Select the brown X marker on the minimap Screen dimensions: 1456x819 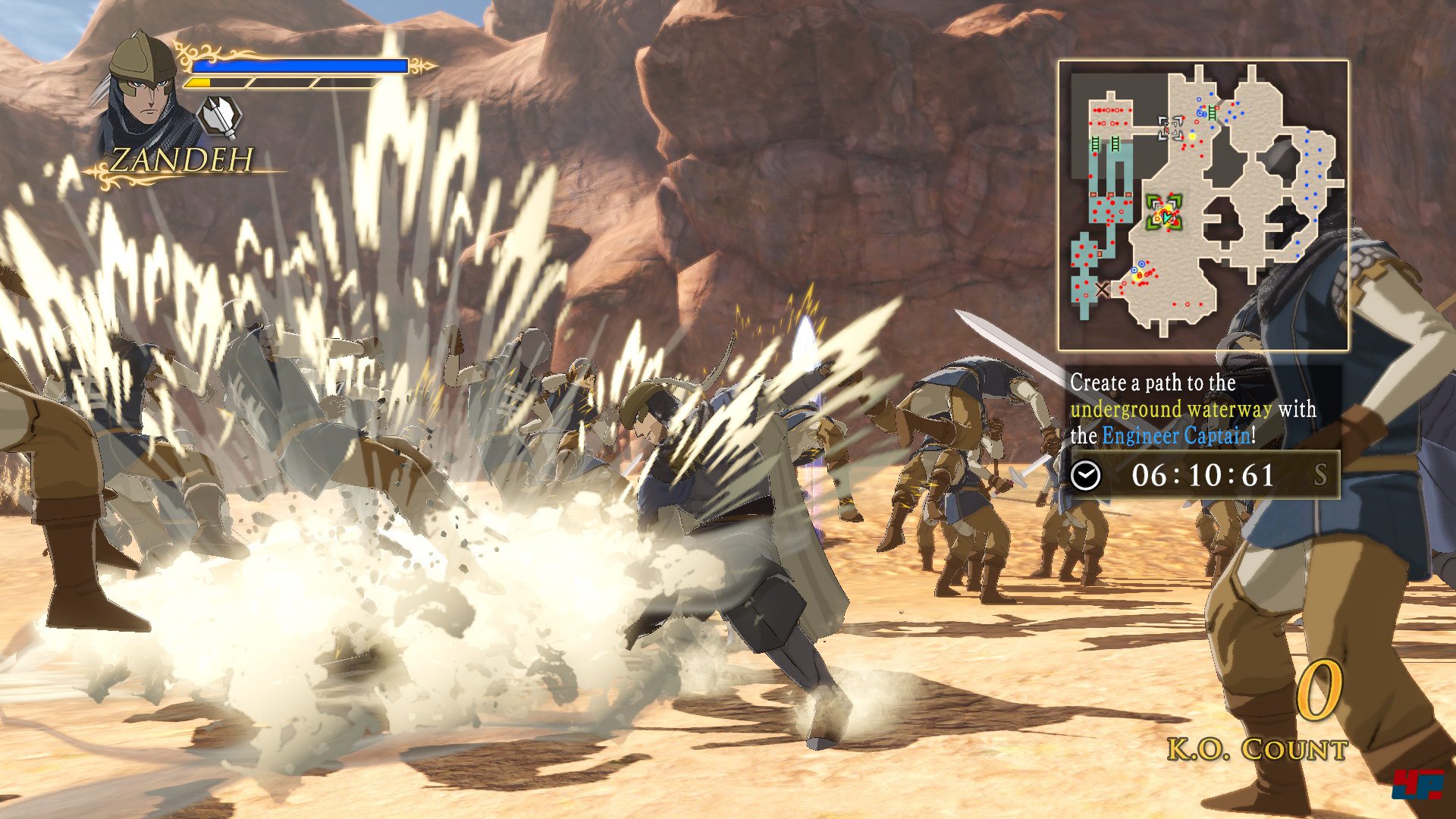coord(1102,288)
